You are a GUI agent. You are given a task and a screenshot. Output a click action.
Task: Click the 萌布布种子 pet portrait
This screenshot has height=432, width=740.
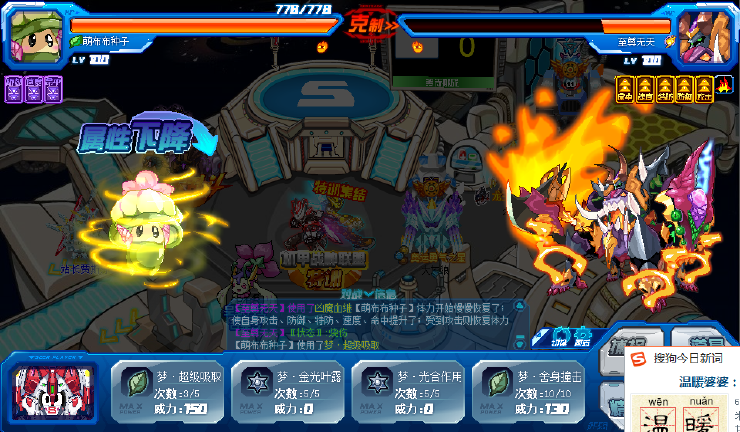click(x=36, y=35)
